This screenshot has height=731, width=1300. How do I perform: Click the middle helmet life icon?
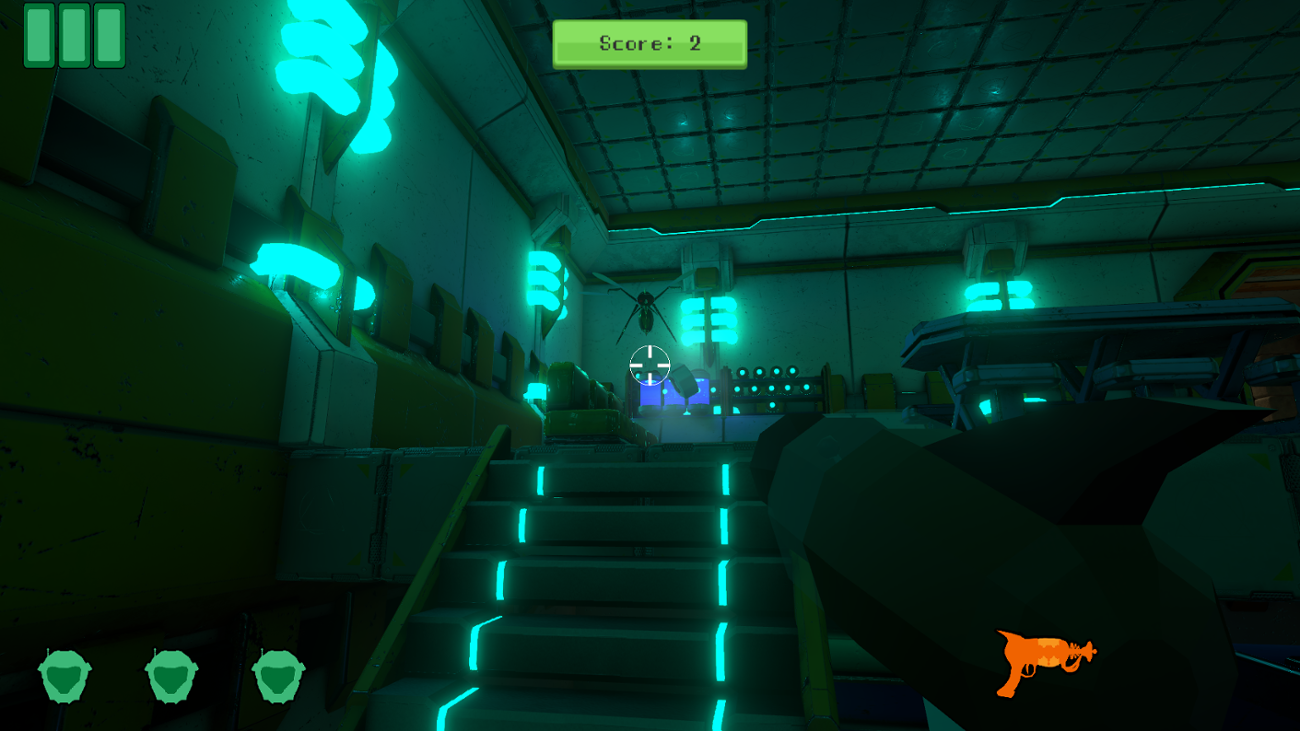point(170,676)
